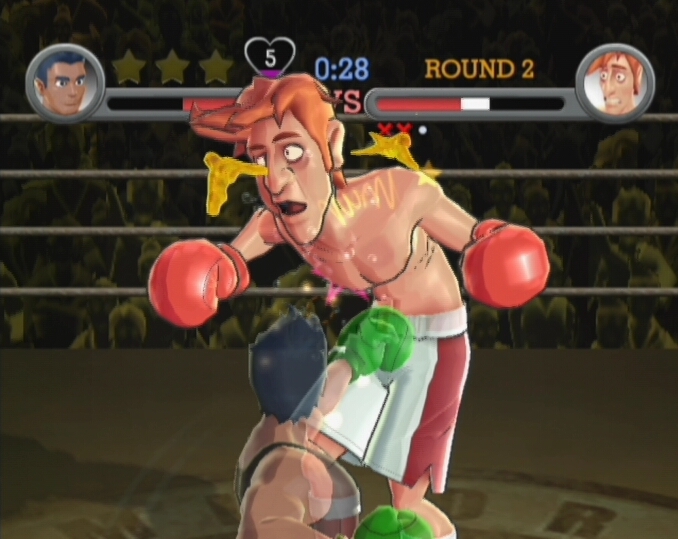678x539 pixels.
Task: Click Little Mac's portrait icon
Action: [65, 83]
